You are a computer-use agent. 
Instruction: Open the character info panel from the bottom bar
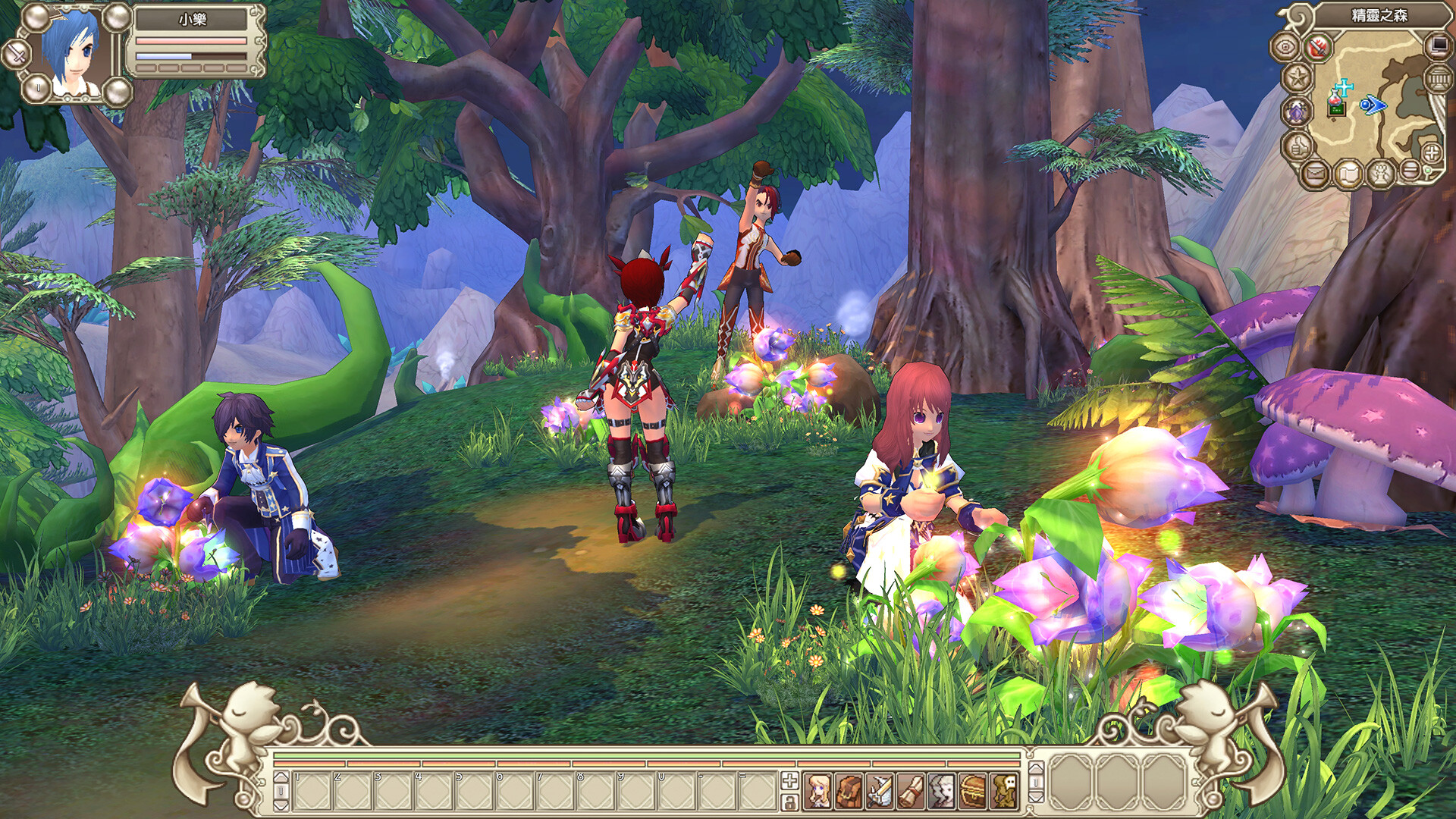coord(819,790)
